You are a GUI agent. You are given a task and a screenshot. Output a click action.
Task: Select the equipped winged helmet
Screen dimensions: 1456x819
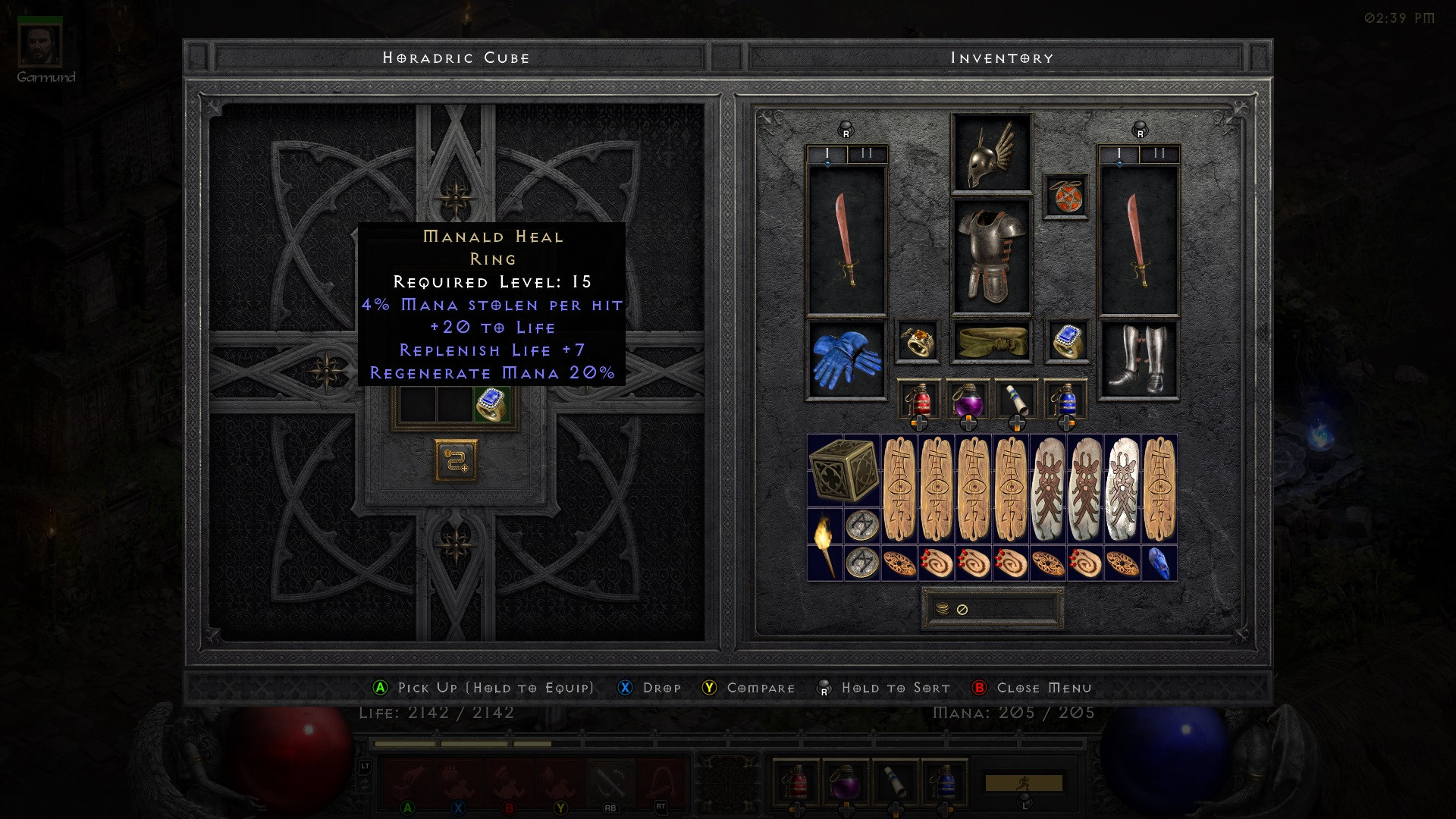tap(991, 154)
